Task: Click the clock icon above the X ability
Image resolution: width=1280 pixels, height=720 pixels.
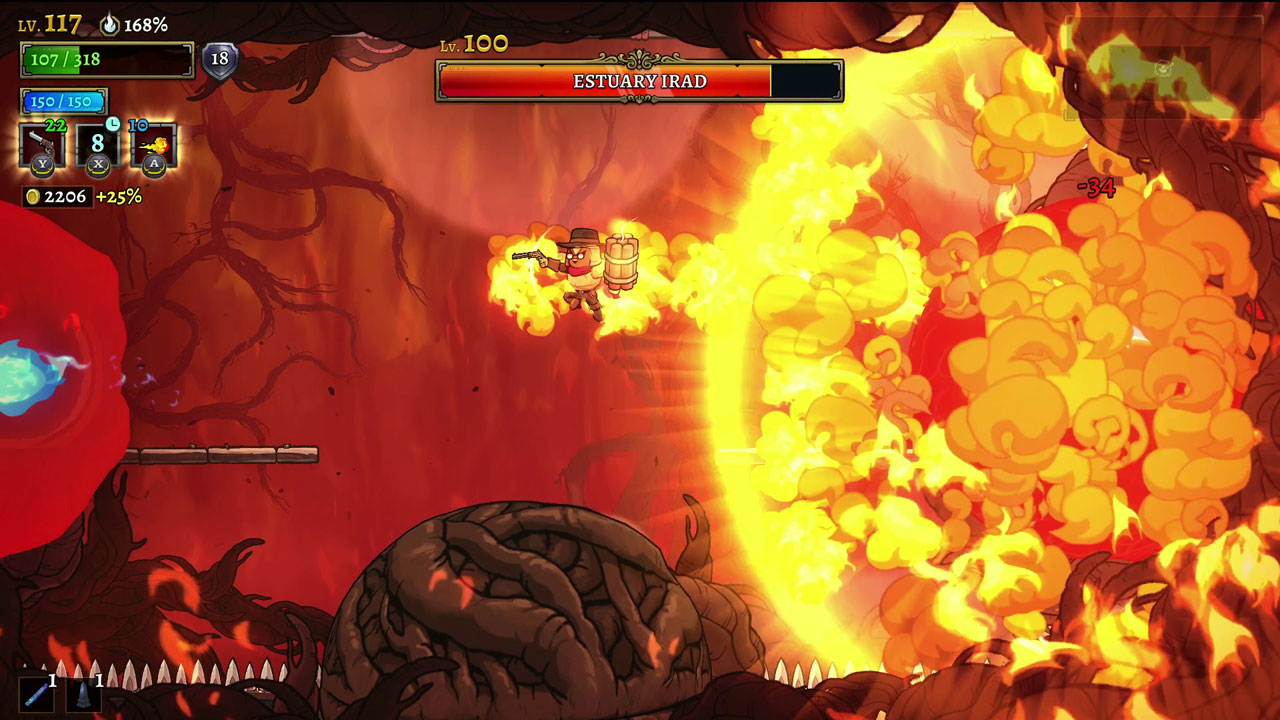Action: (x=112, y=126)
